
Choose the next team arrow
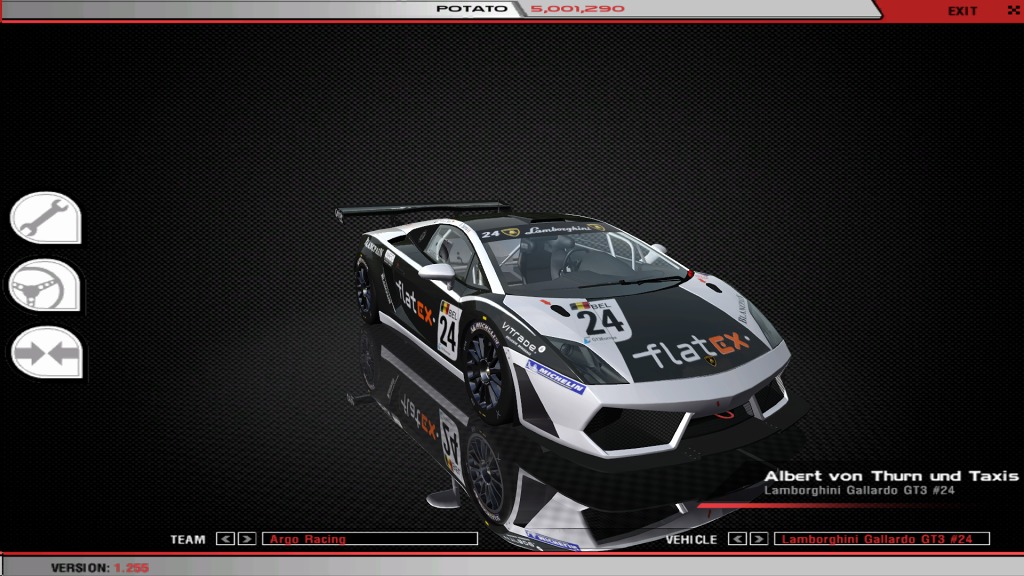coord(247,539)
